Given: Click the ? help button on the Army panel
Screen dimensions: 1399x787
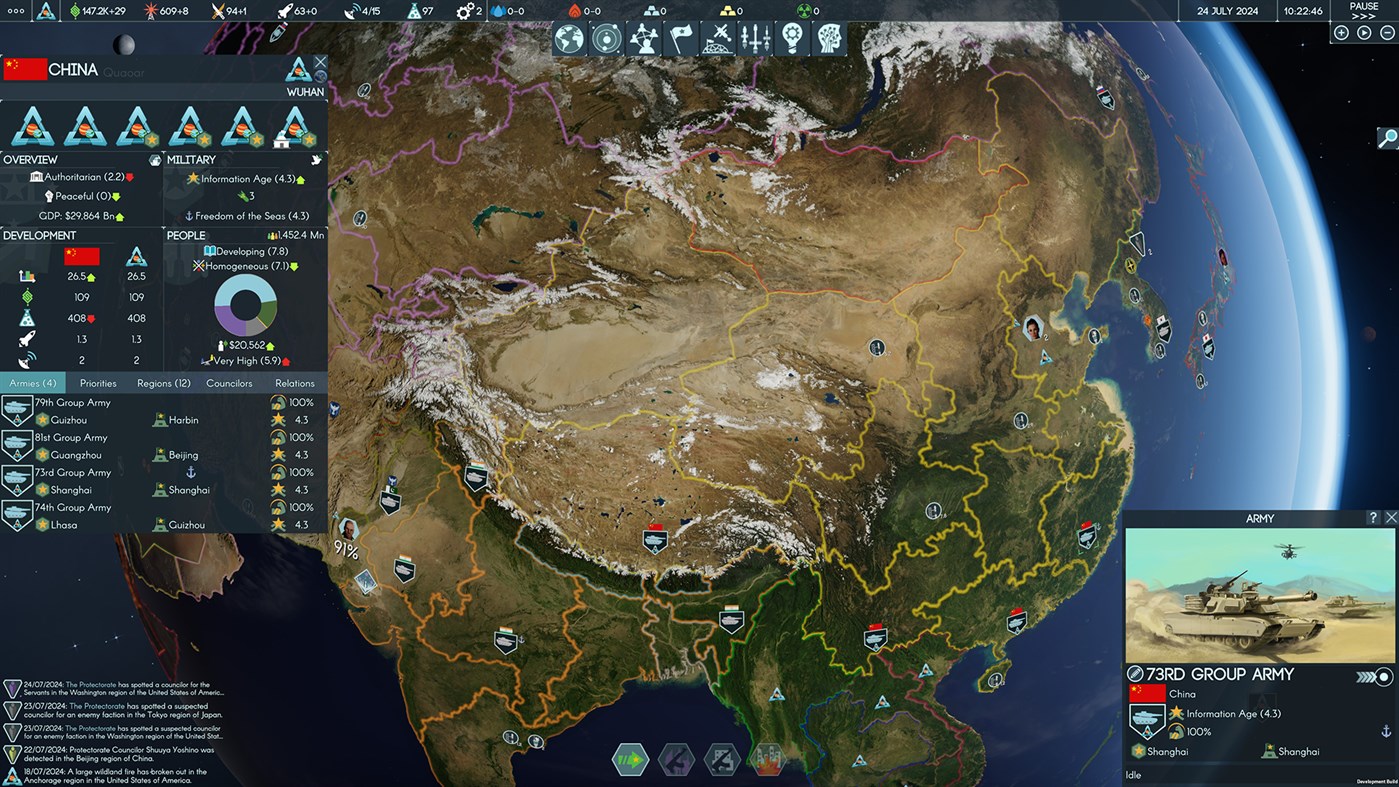Looking at the screenshot, I should 1374,517.
